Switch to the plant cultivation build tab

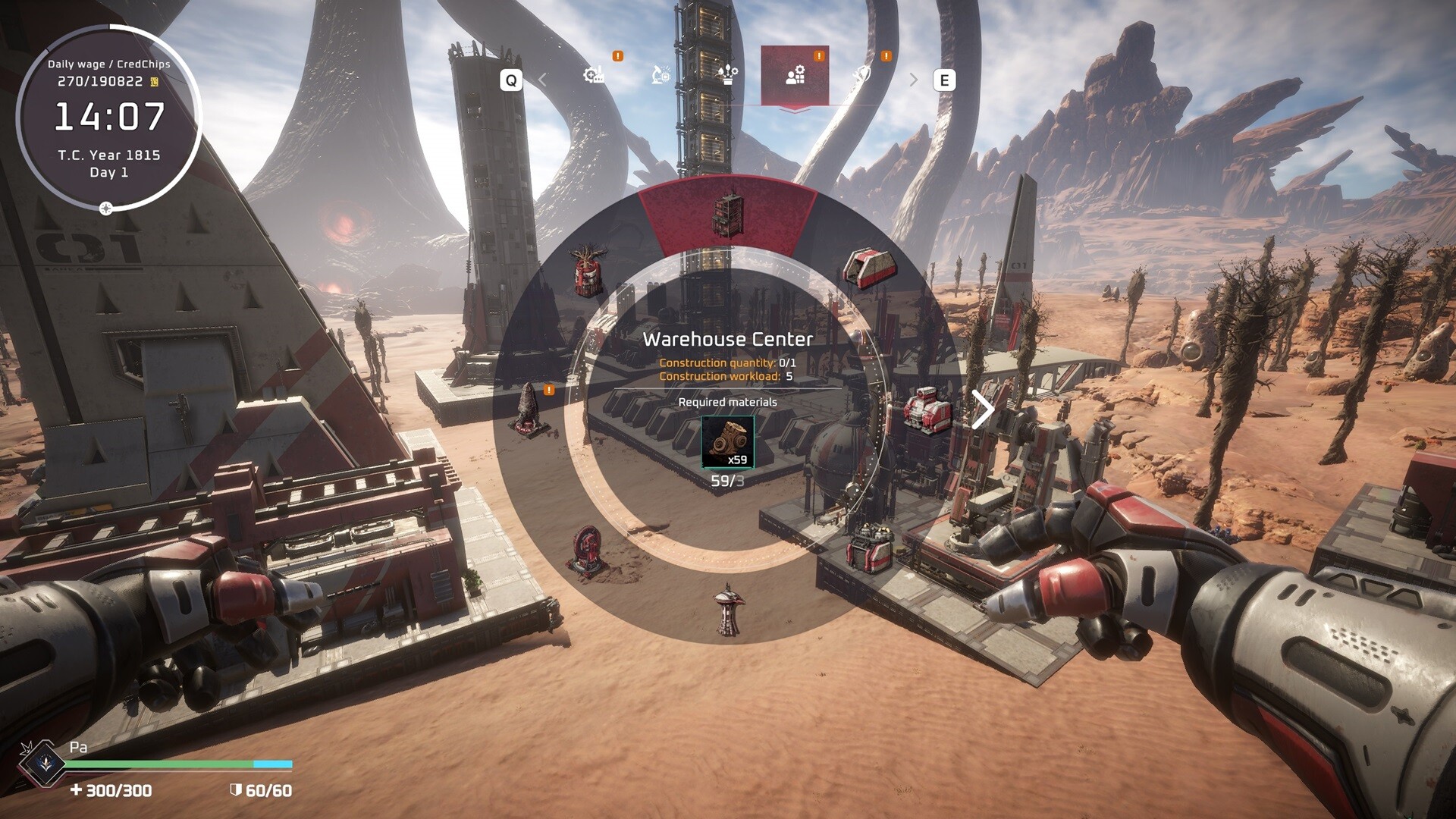coord(728,75)
